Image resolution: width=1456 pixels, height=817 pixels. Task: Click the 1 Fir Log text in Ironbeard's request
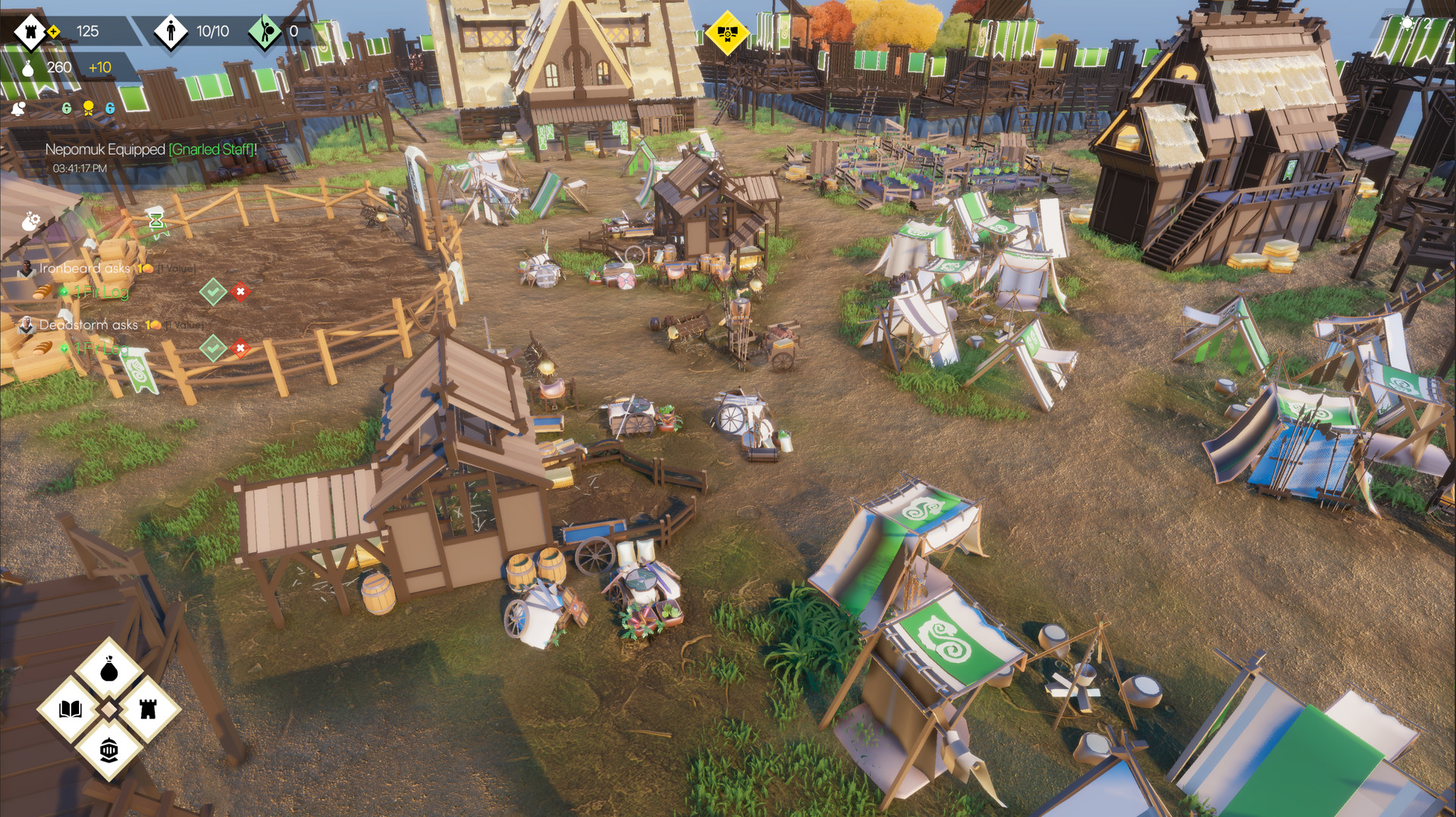(101, 292)
